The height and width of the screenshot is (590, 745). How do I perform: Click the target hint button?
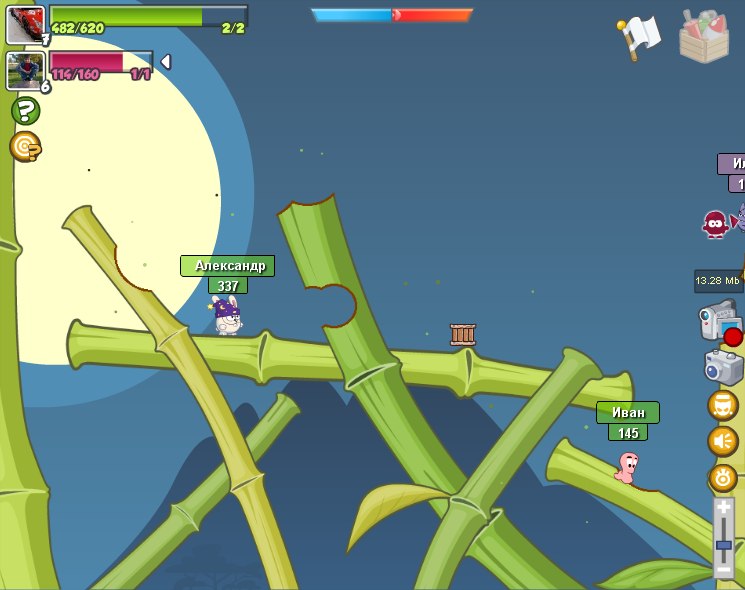tap(25, 147)
